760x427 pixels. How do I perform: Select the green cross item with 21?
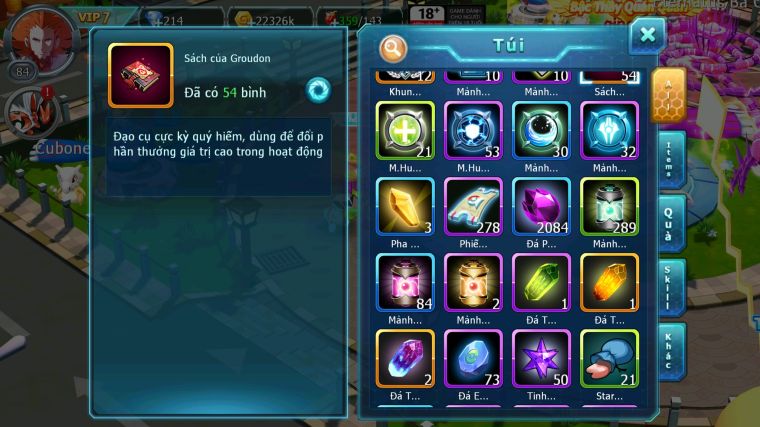click(x=405, y=131)
